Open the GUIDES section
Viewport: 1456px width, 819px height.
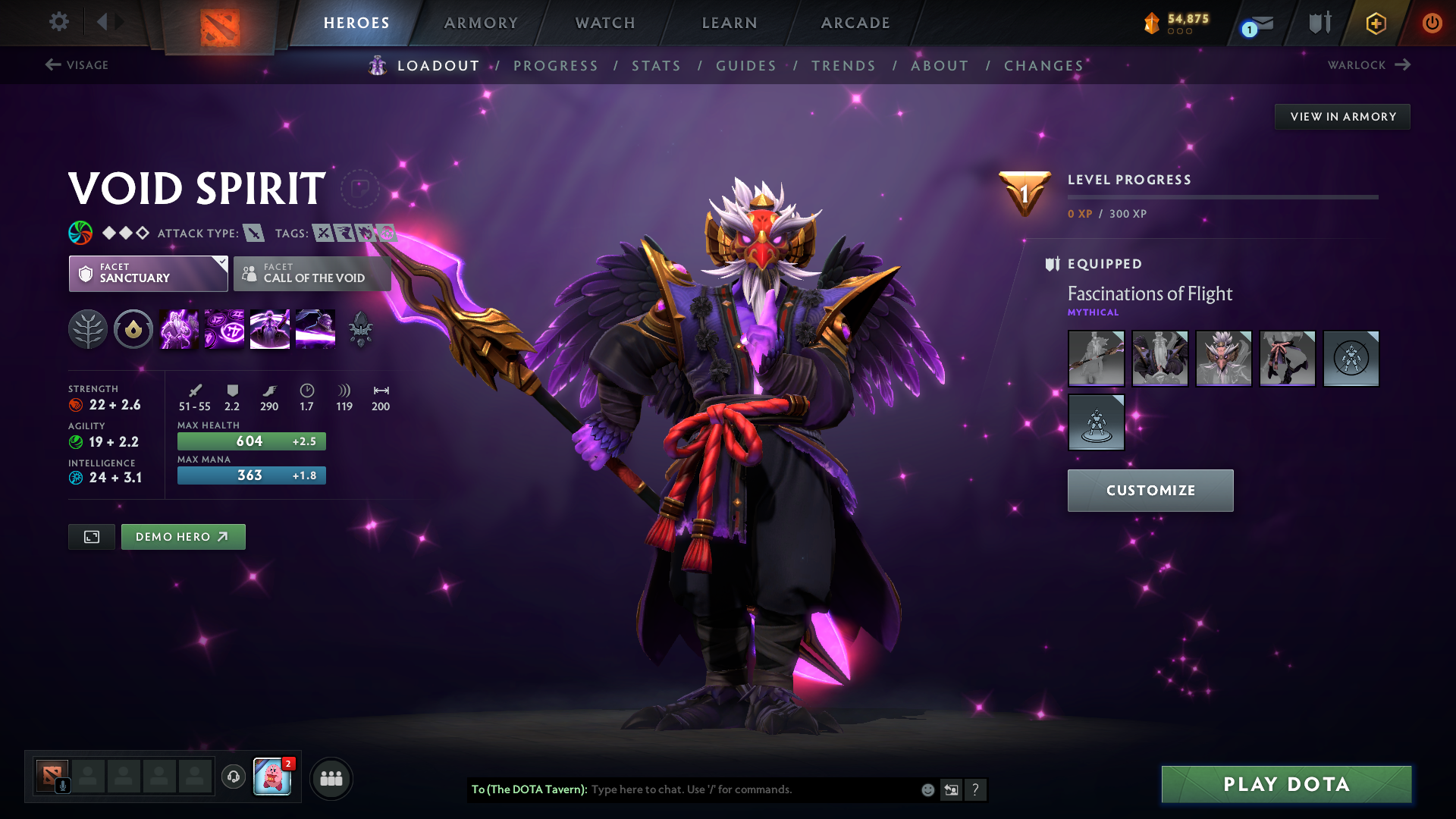click(x=745, y=66)
